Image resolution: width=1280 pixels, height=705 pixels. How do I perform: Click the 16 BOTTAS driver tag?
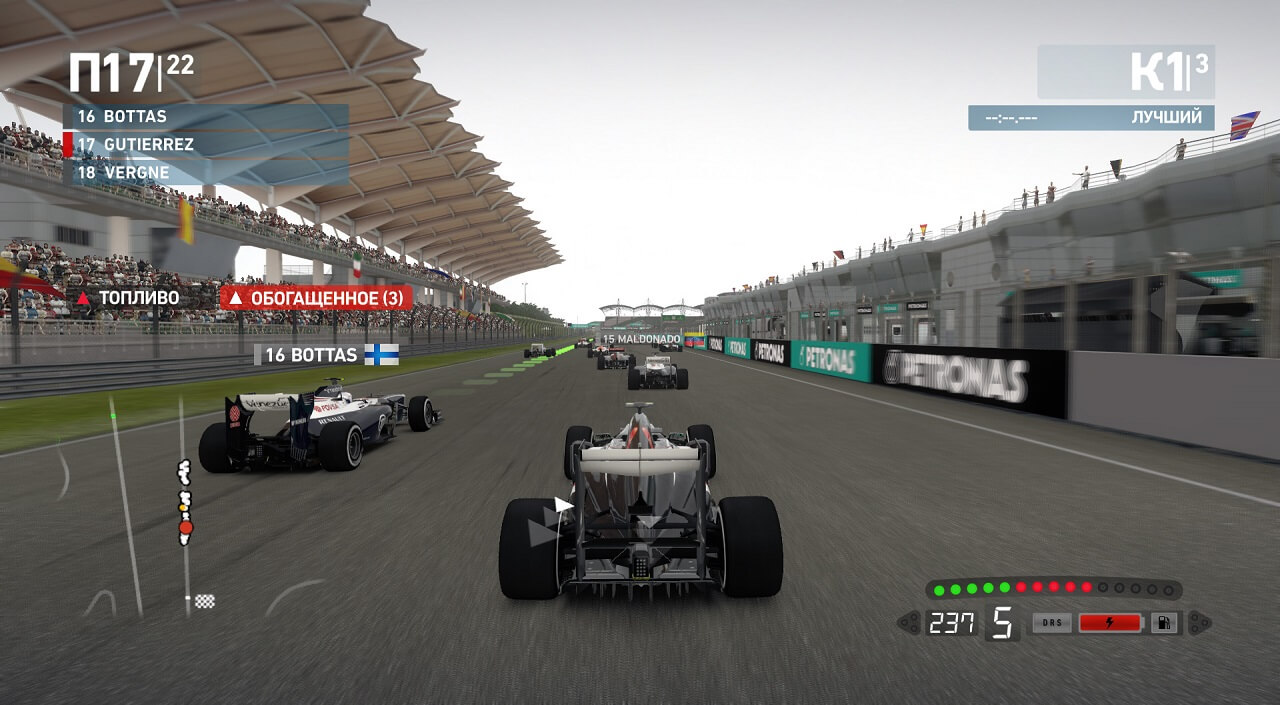[327, 355]
